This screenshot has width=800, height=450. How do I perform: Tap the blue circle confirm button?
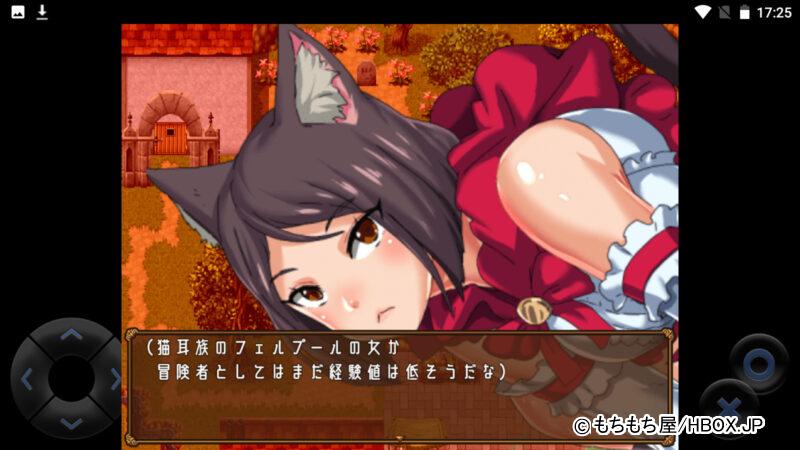tap(758, 362)
